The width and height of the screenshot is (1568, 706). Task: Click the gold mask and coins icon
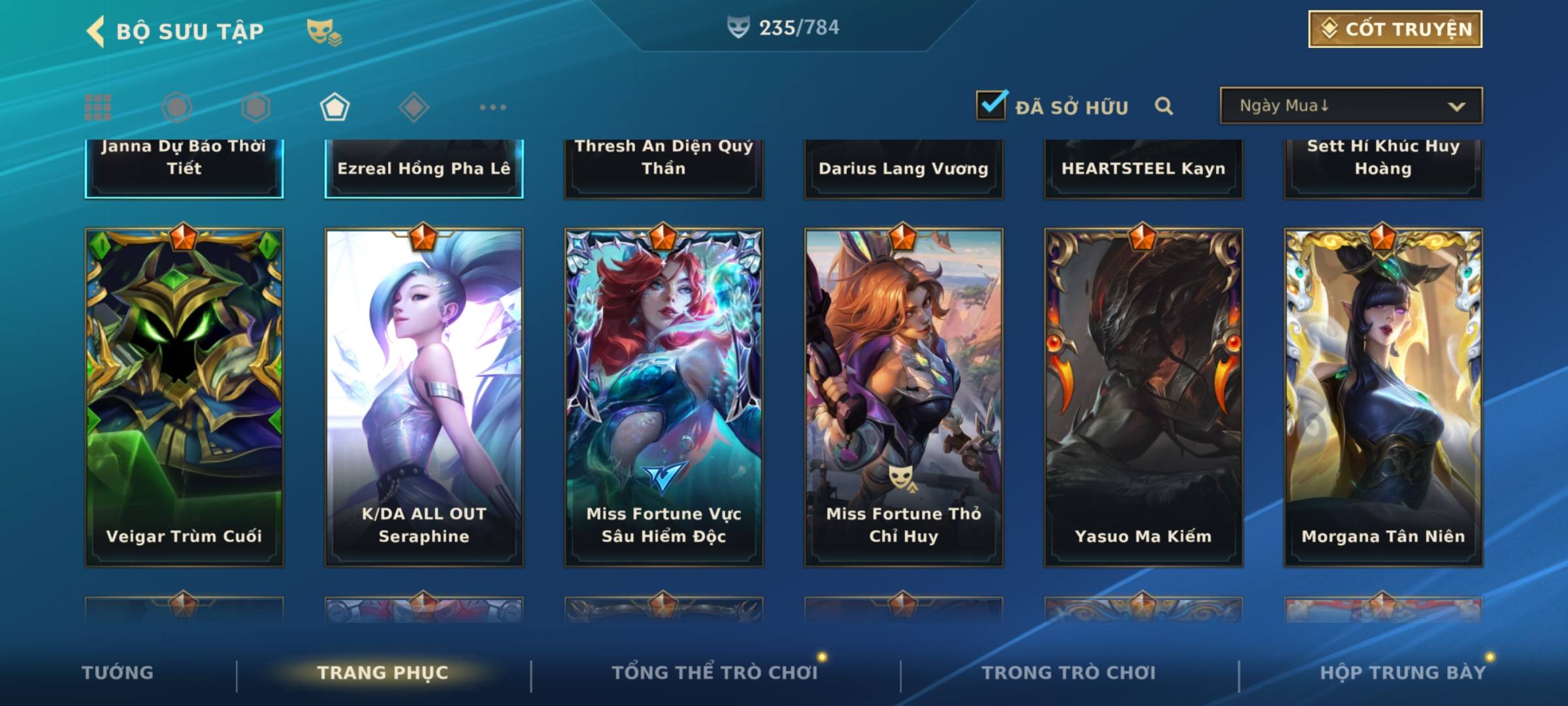point(324,31)
